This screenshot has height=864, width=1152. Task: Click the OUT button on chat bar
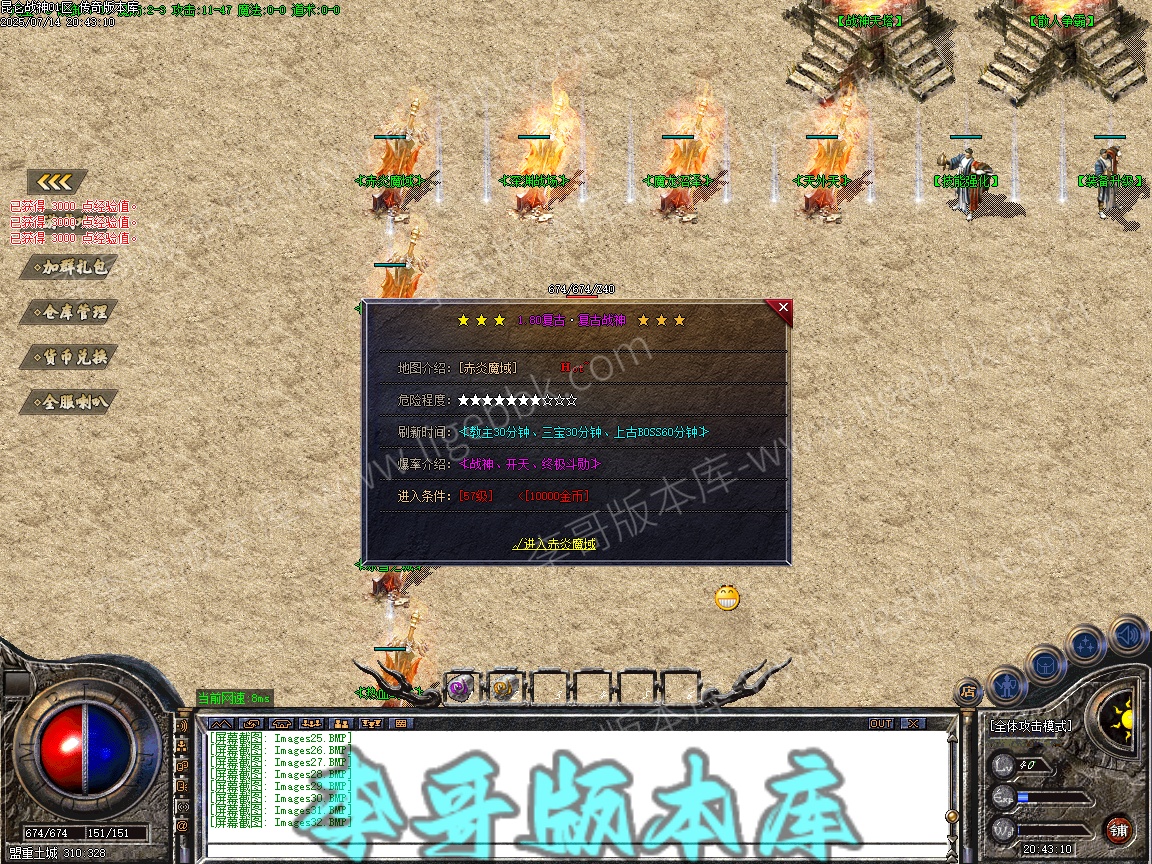(x=880, y=723)
